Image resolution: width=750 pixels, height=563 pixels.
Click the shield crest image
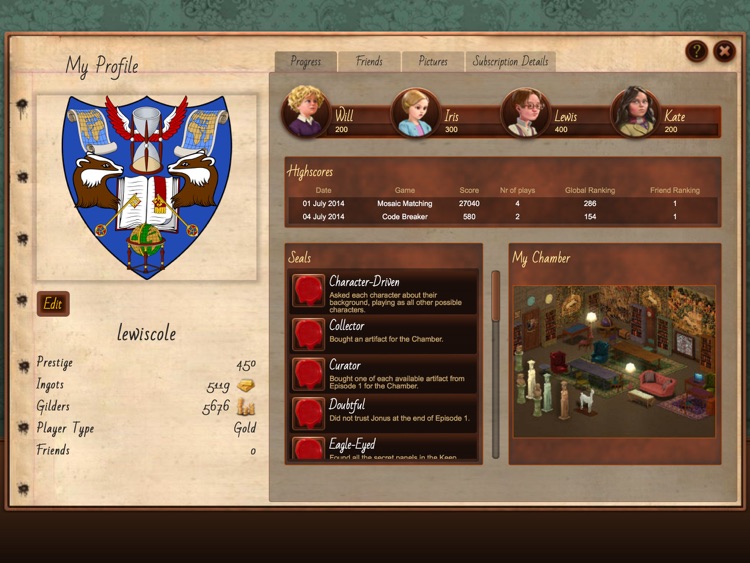146,186
